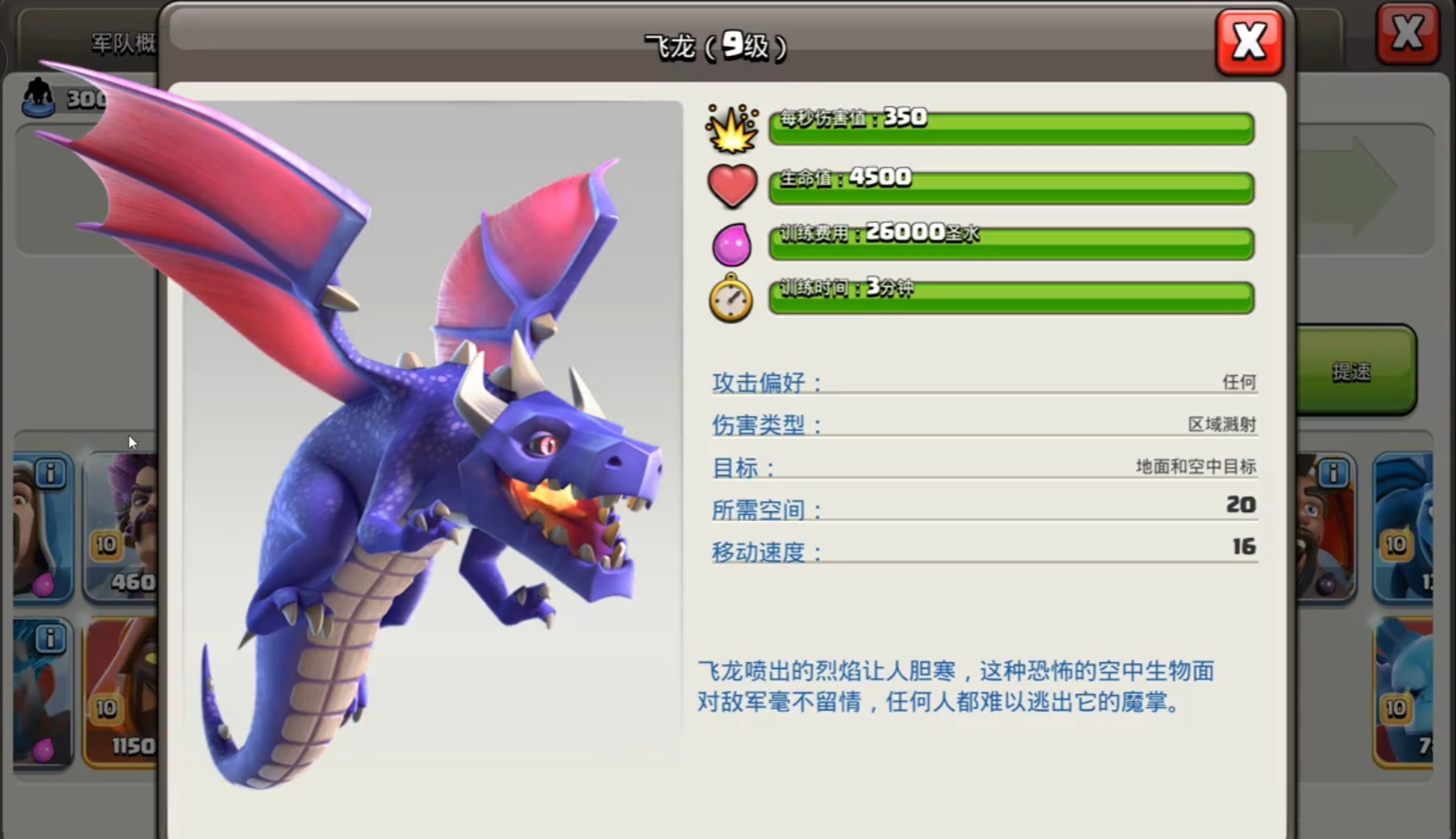Click the heart hitpoints icon
The width and height of the screenshot is (1456, 839).
[731, 185]
